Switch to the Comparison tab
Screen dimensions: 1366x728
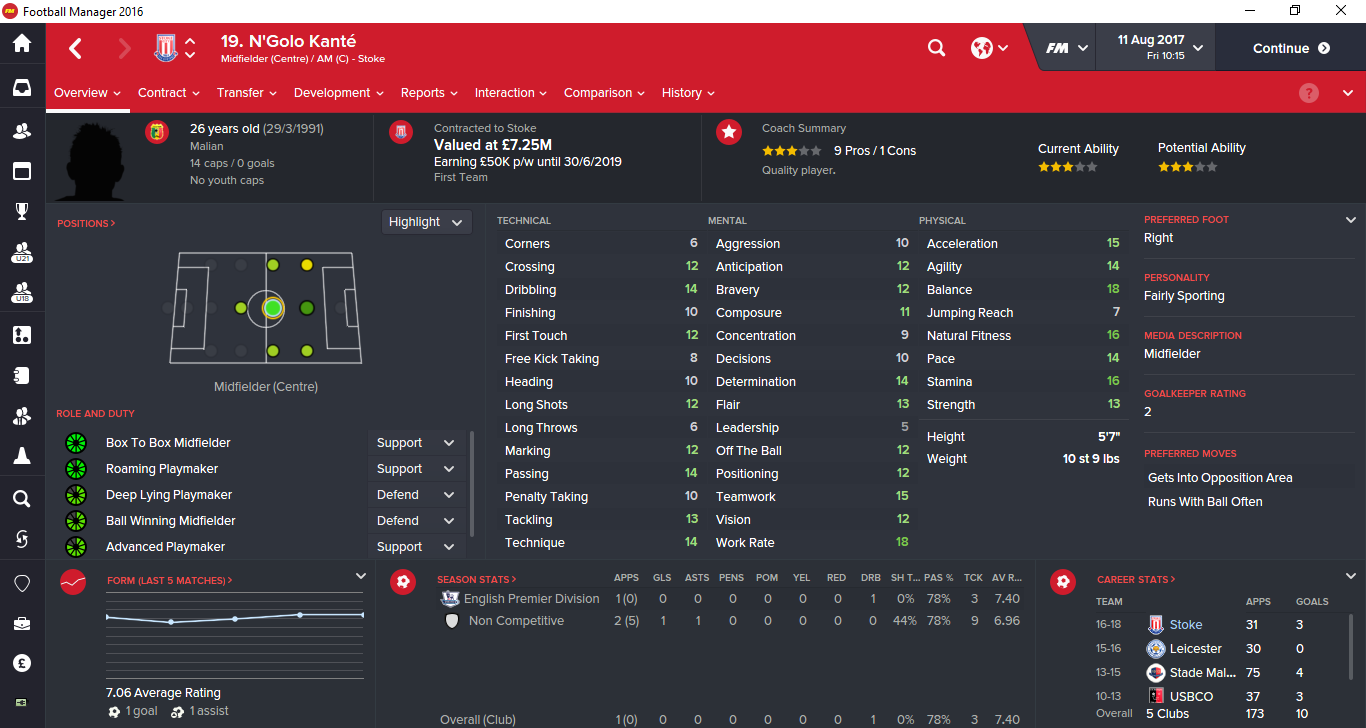(x=598, y=92)
